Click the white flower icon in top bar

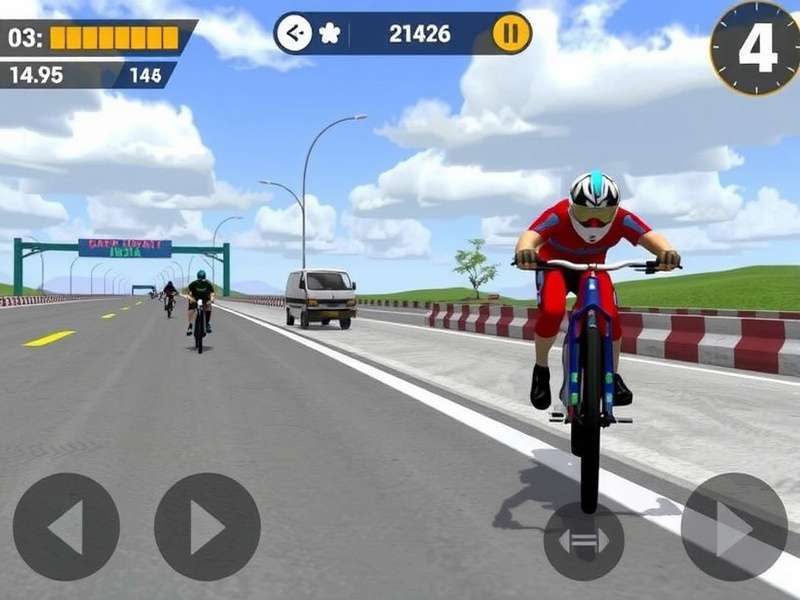(x=329, y=34)
